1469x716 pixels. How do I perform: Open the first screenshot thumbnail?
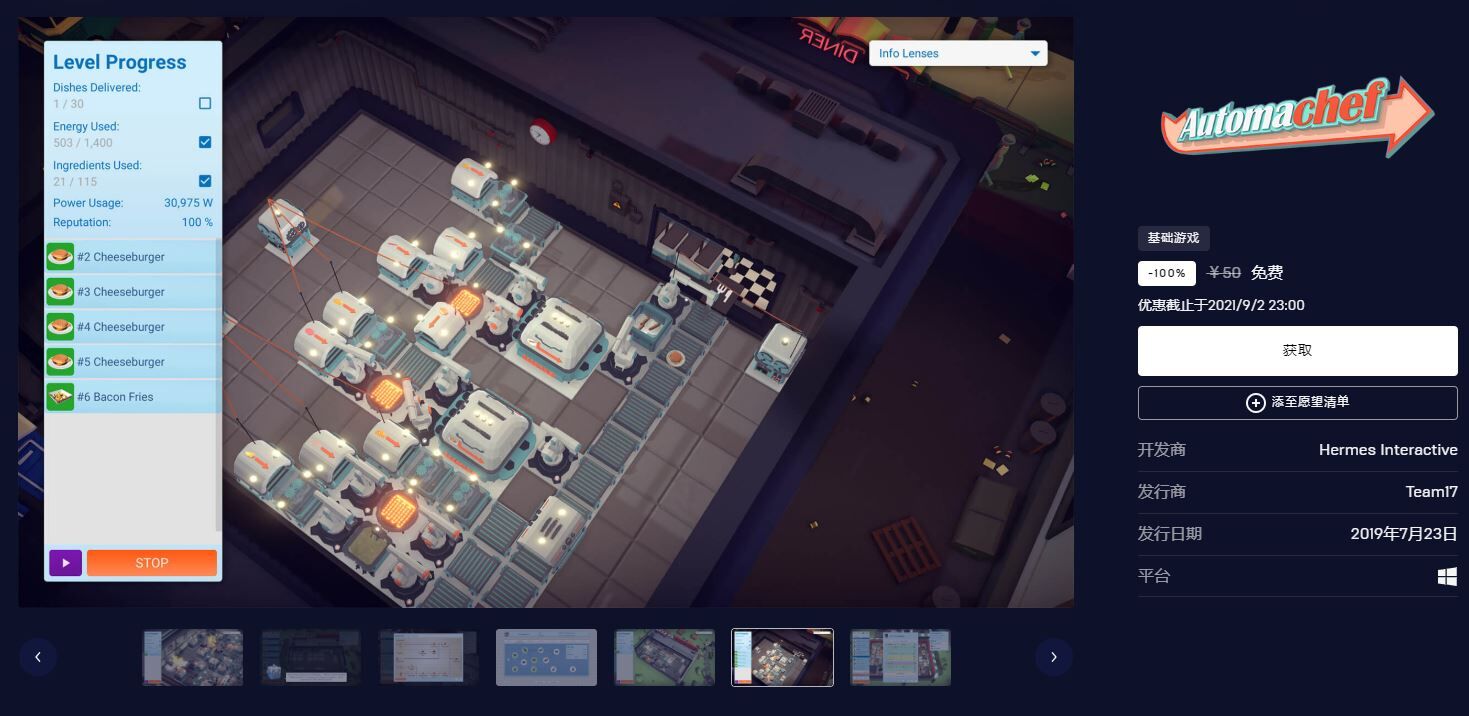(192, 657)
